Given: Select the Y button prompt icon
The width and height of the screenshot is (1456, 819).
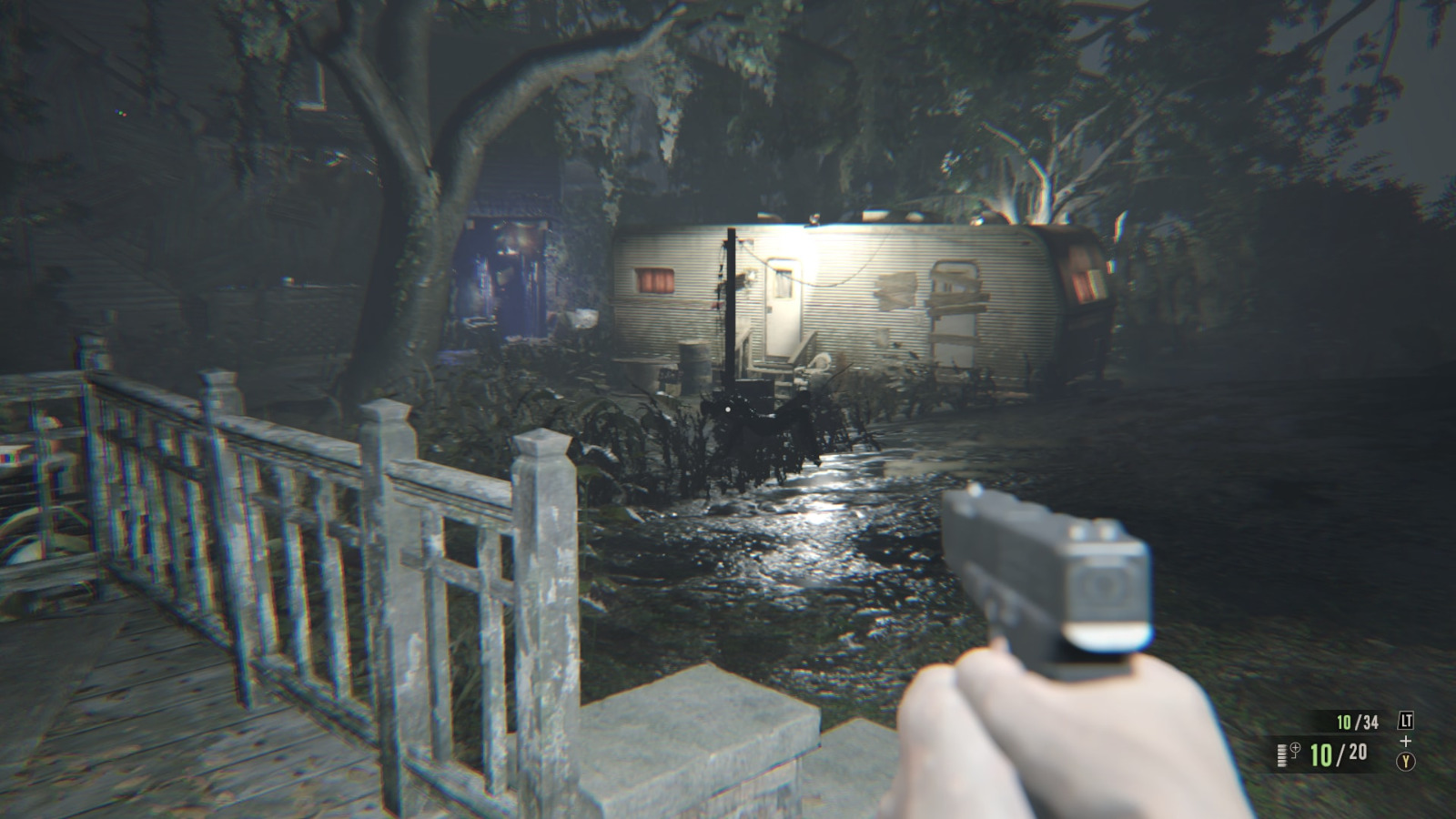Looking at the screenshot, I should (1406, 761).
